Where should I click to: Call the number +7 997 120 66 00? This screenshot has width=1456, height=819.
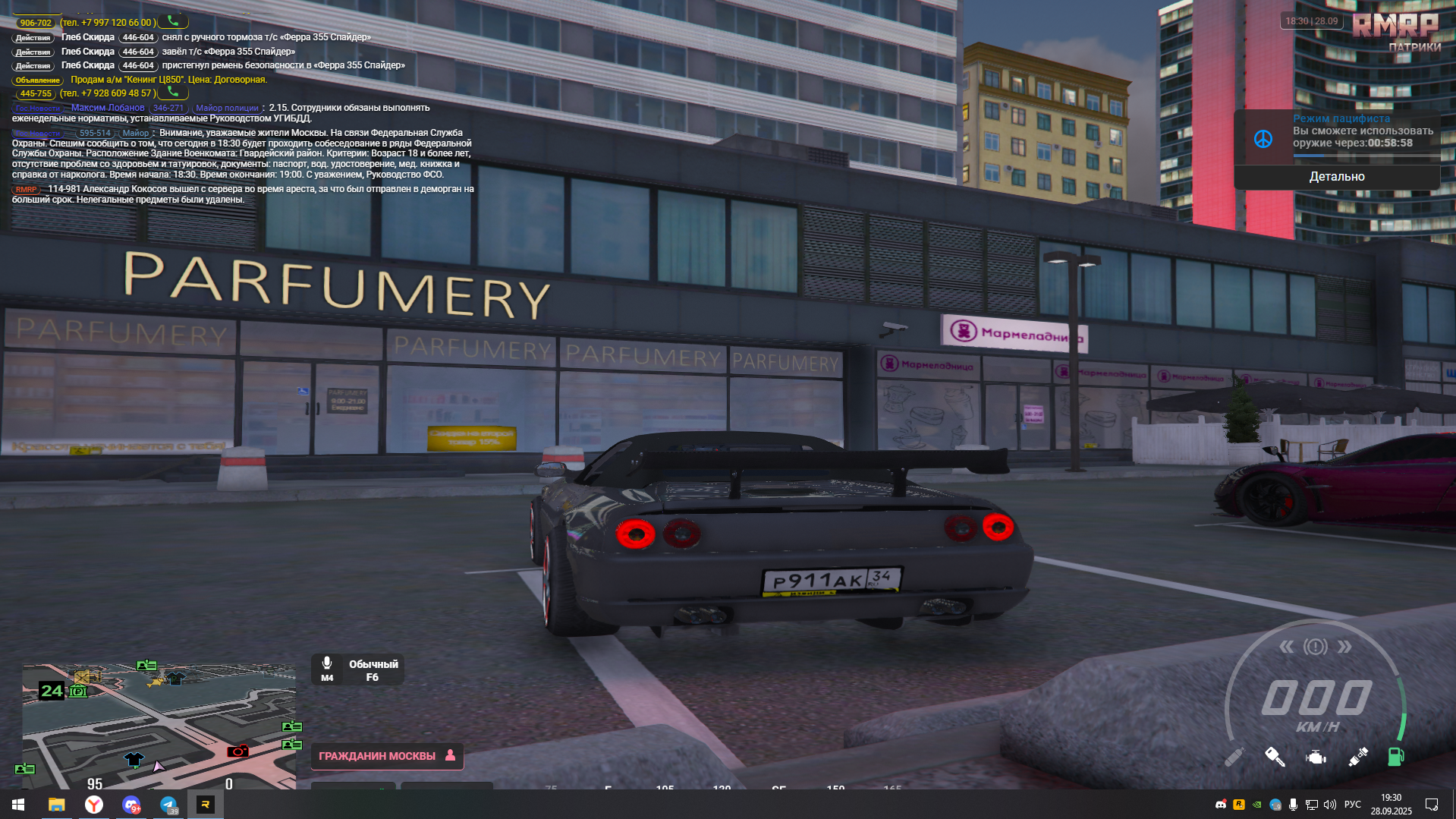(173, 22)
